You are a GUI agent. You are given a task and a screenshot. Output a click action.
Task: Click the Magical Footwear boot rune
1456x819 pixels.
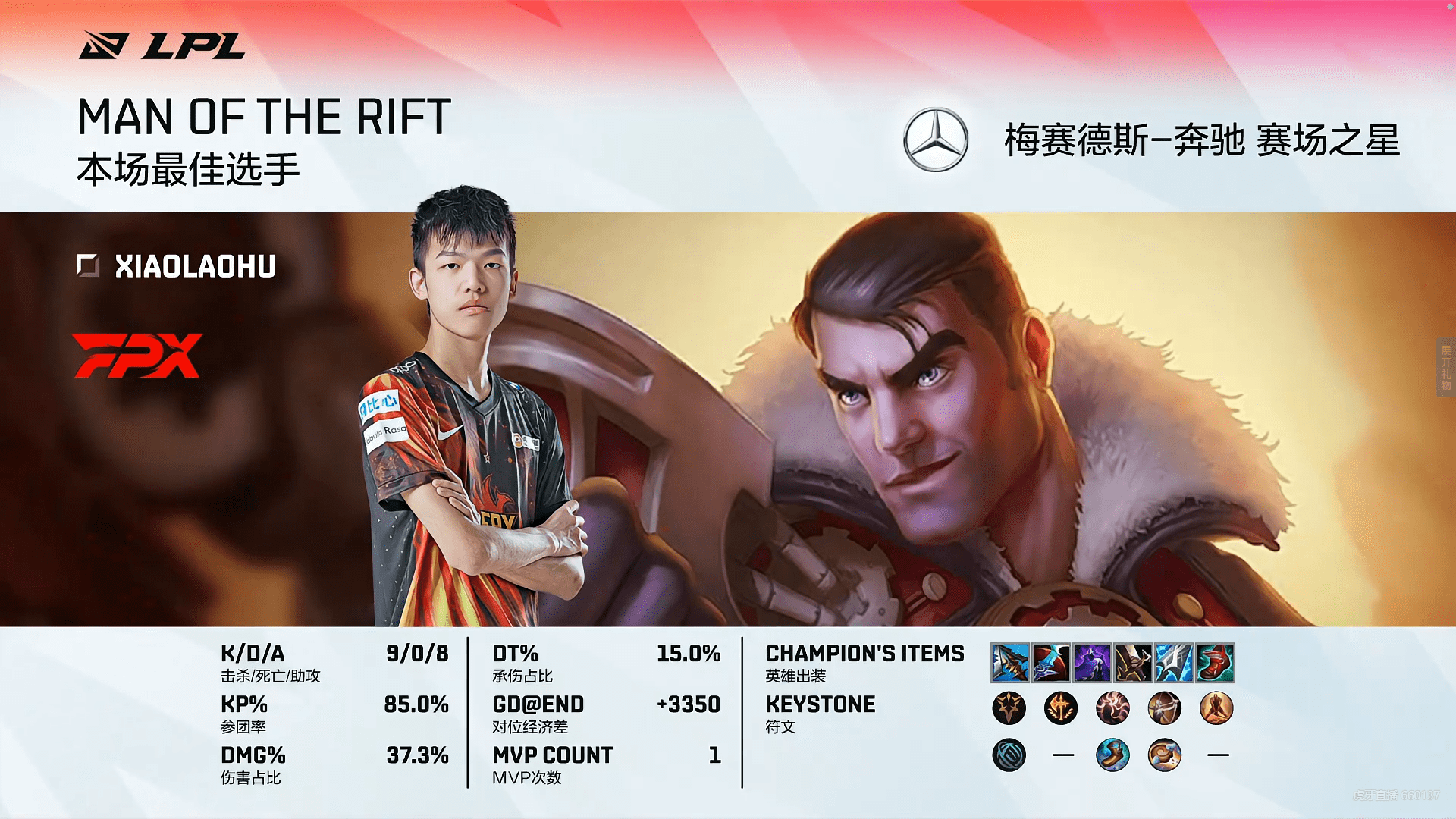tap(1112, 755)
